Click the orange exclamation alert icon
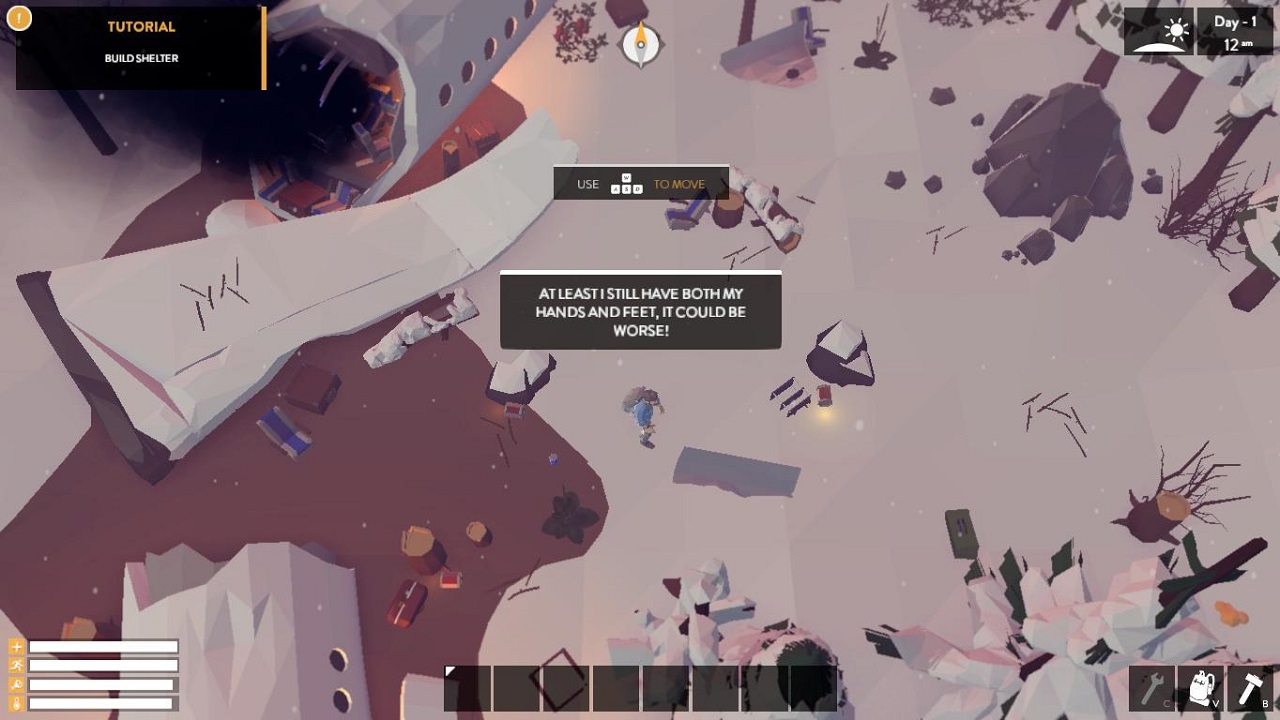Viewport: 1280px width, 720px height. click(19, 18)
